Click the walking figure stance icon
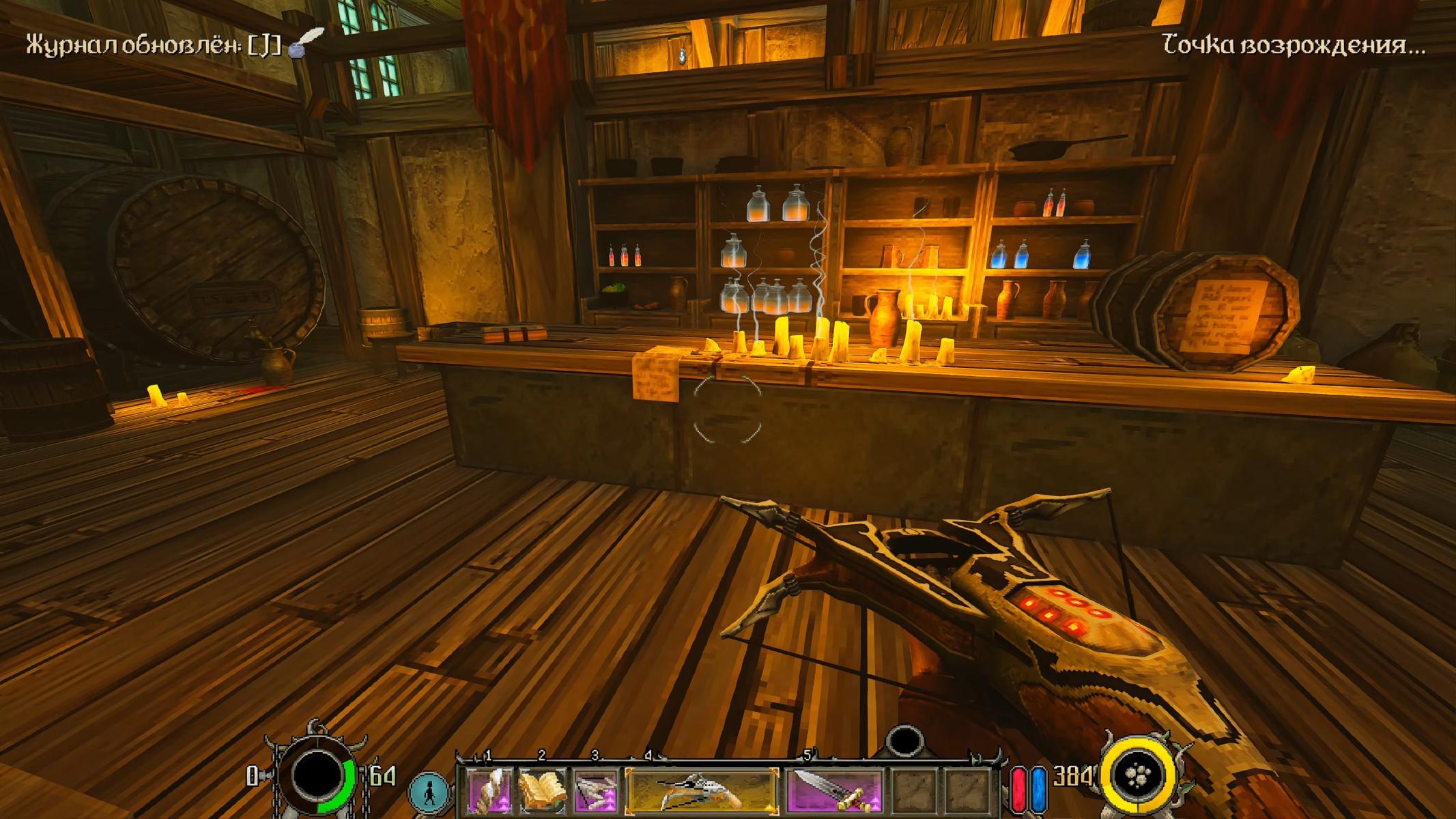The width and height of the screenshot is (1456, 819). coord(429,793)
